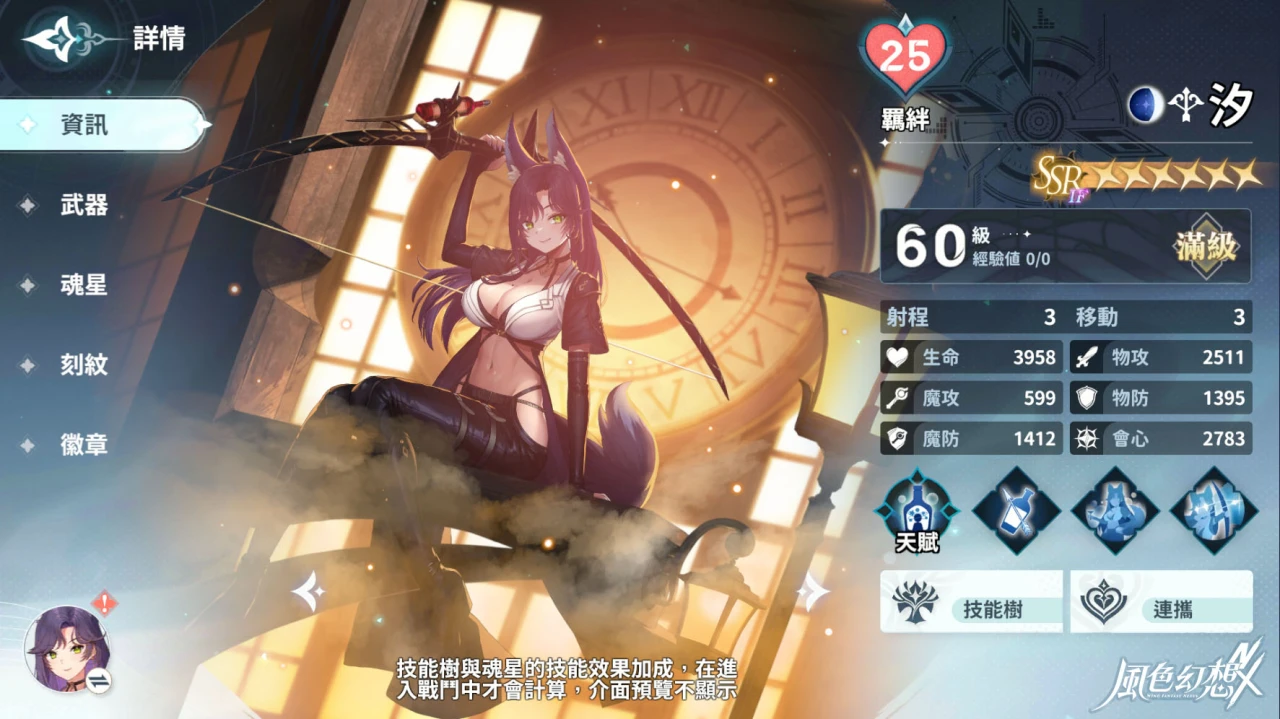Screen dimensions: 1280x719
Task: Switch to the 武器 tab
Action: click(x=84, y=205)
